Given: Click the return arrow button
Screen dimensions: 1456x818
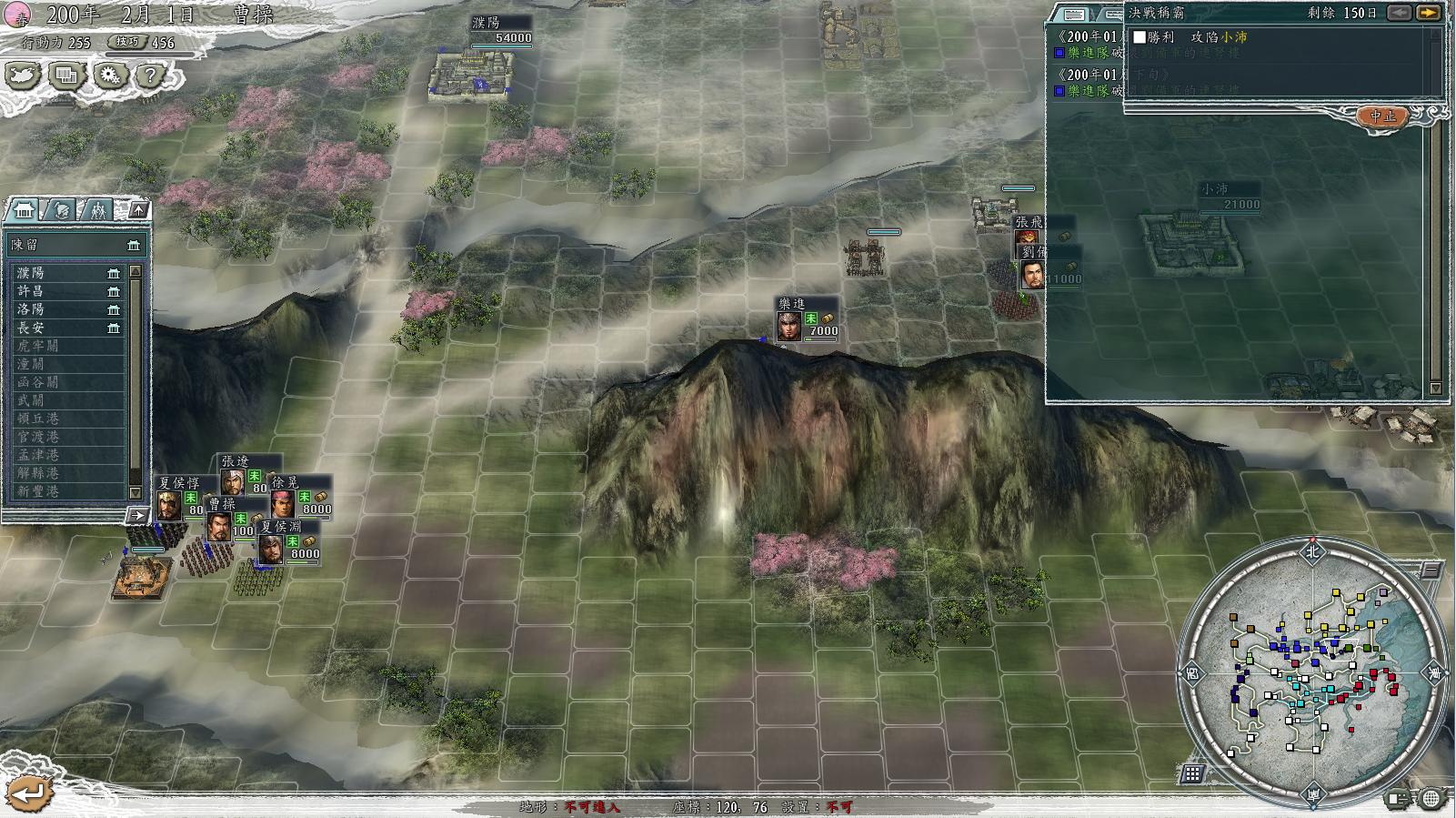Looking at the screenshot, I should pyautogui.click(x=28, y=793).
